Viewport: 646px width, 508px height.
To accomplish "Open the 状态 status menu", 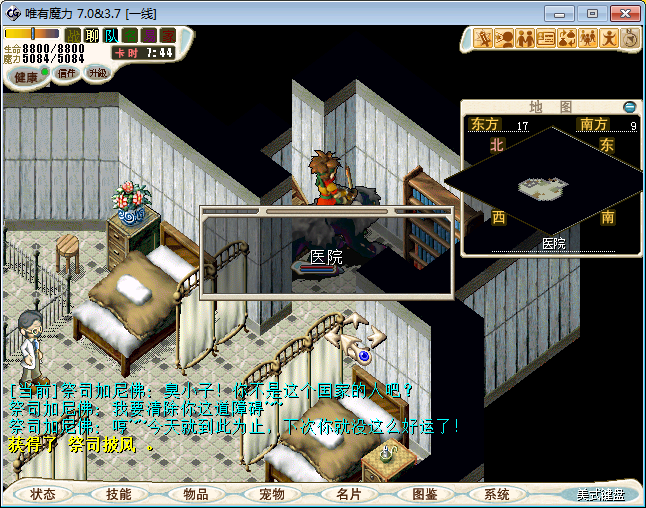I will pos(43,494).
